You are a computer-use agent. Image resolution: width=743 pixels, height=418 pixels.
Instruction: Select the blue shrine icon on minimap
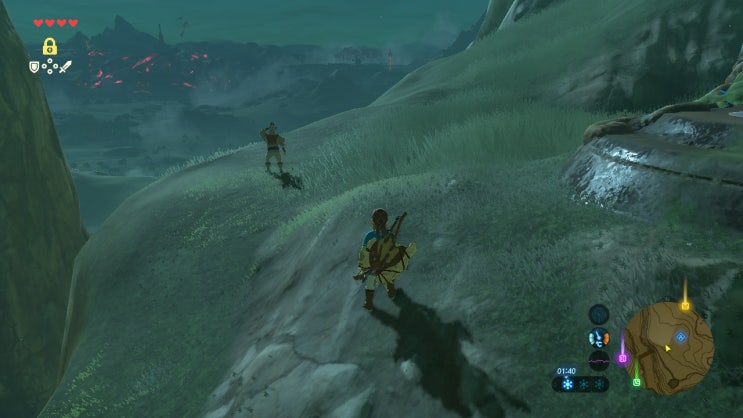click(681, 338)
